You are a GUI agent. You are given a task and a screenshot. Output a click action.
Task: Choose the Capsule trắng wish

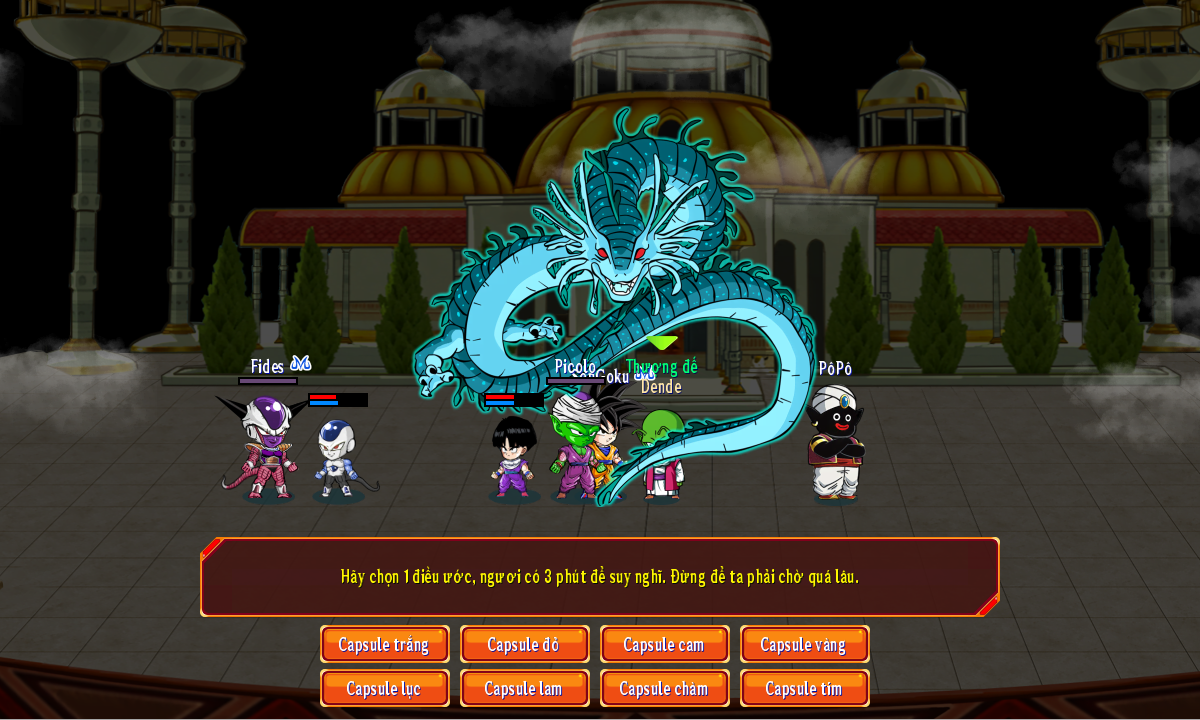point(384,644)
